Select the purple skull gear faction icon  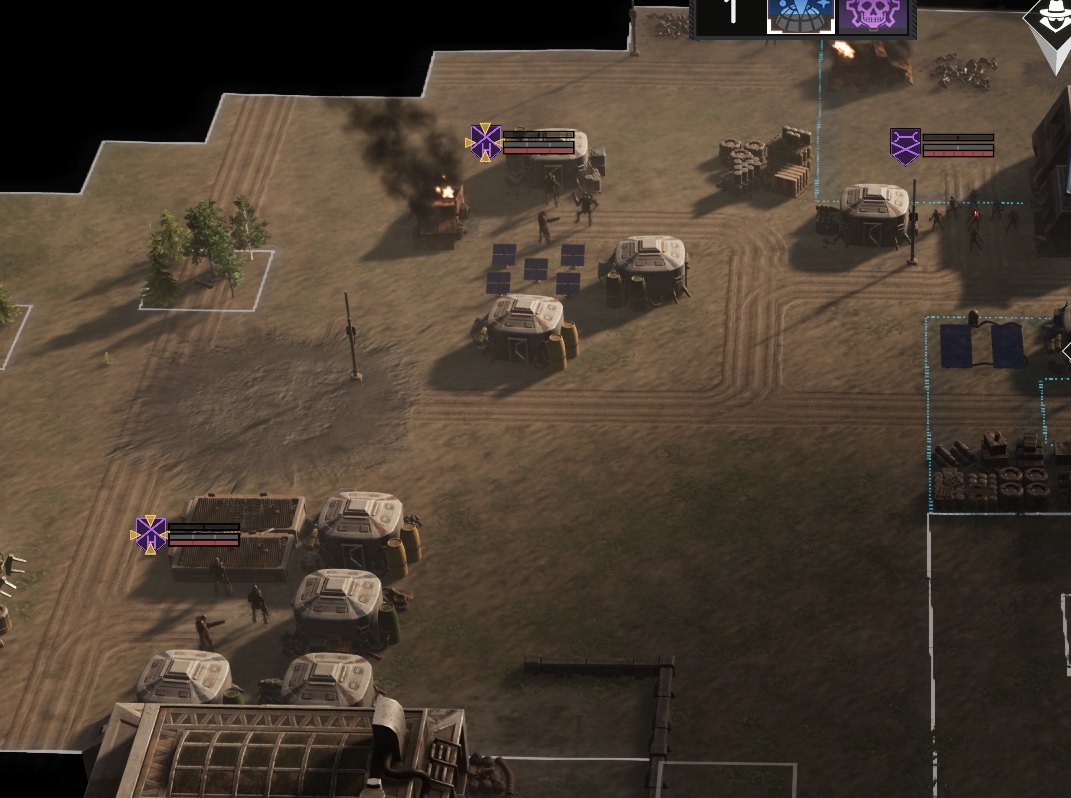873,16
